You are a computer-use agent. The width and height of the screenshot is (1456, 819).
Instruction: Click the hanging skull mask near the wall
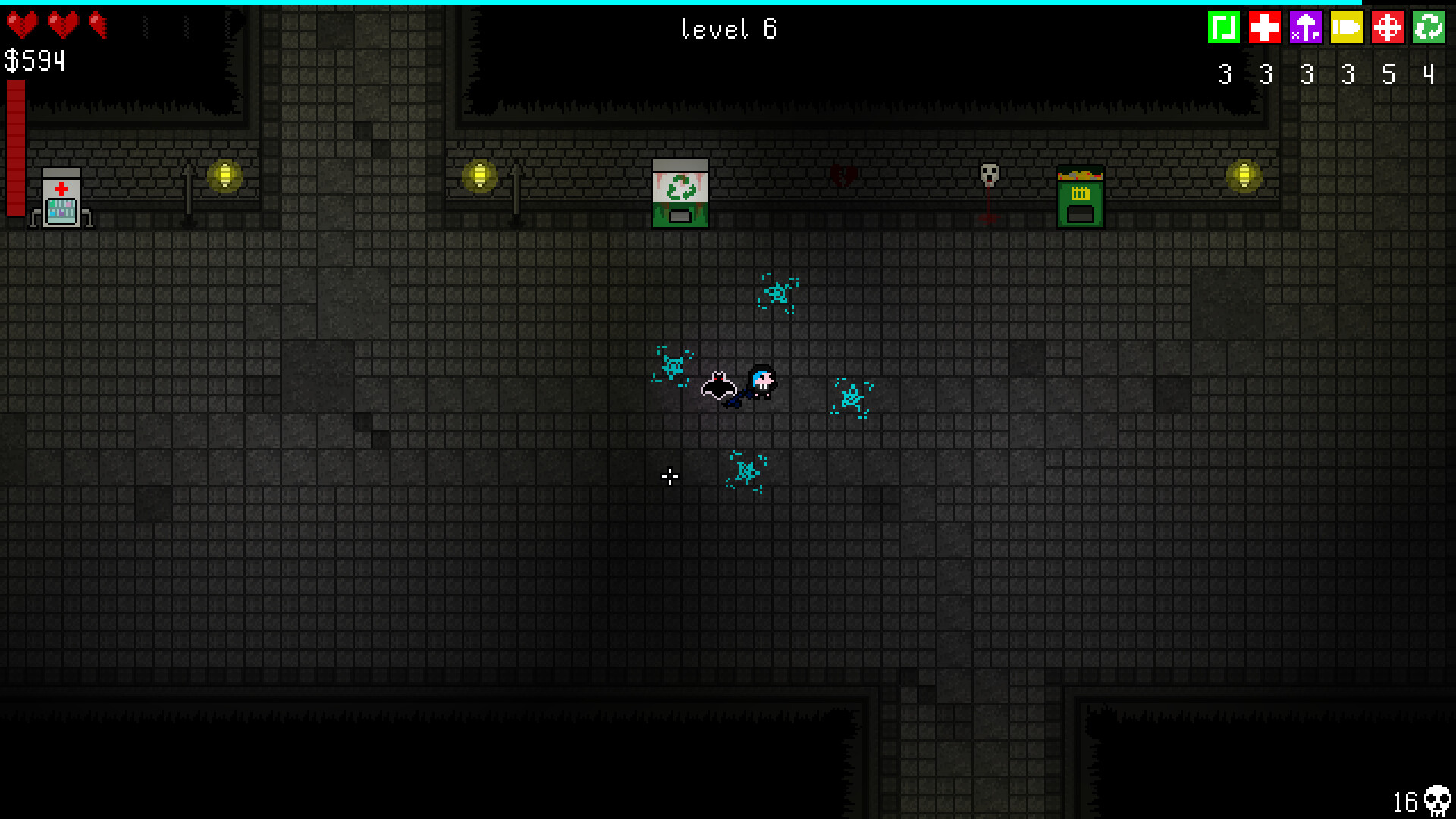pos(988,176)
